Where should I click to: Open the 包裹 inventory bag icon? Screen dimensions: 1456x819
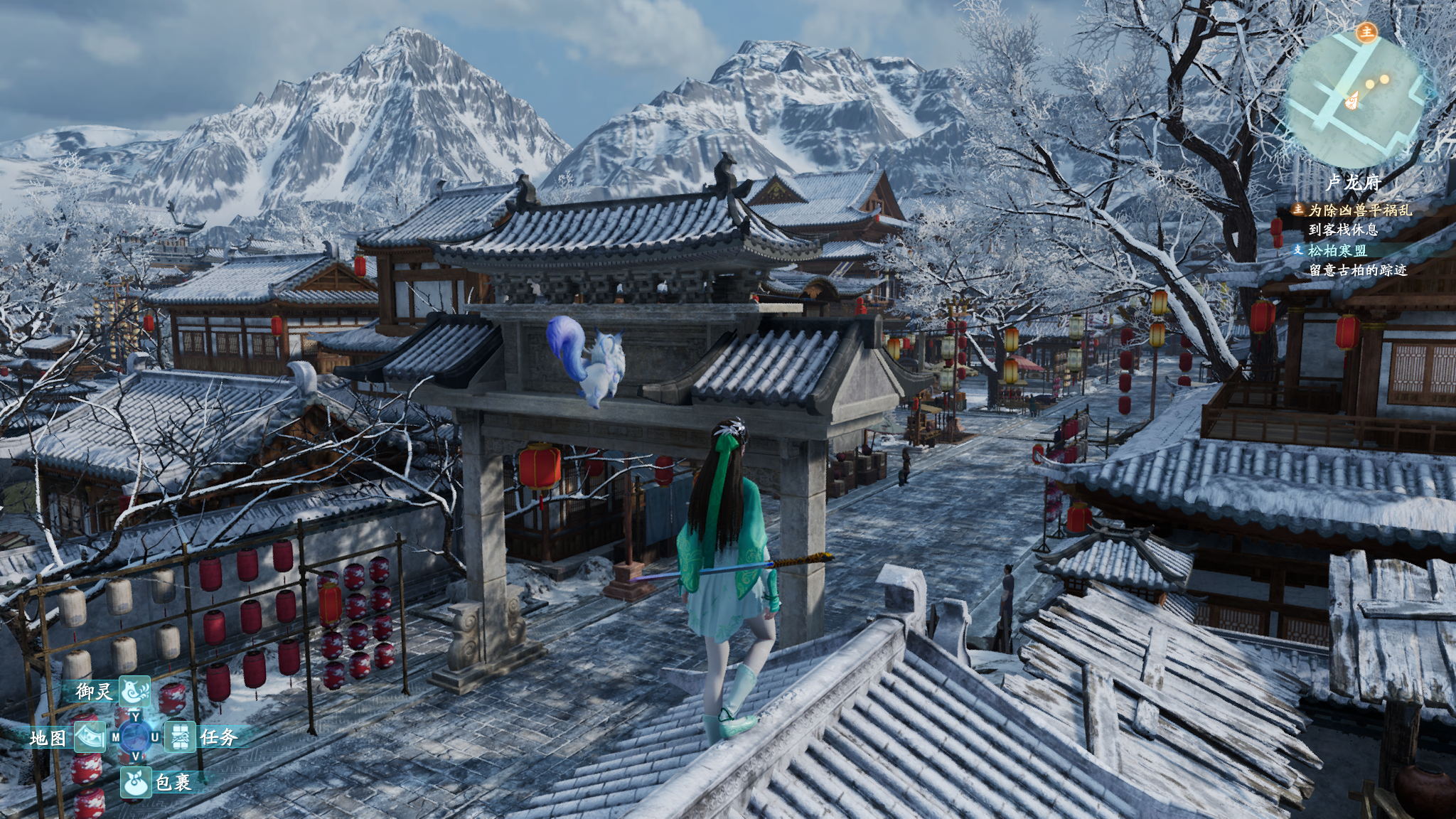135,782
